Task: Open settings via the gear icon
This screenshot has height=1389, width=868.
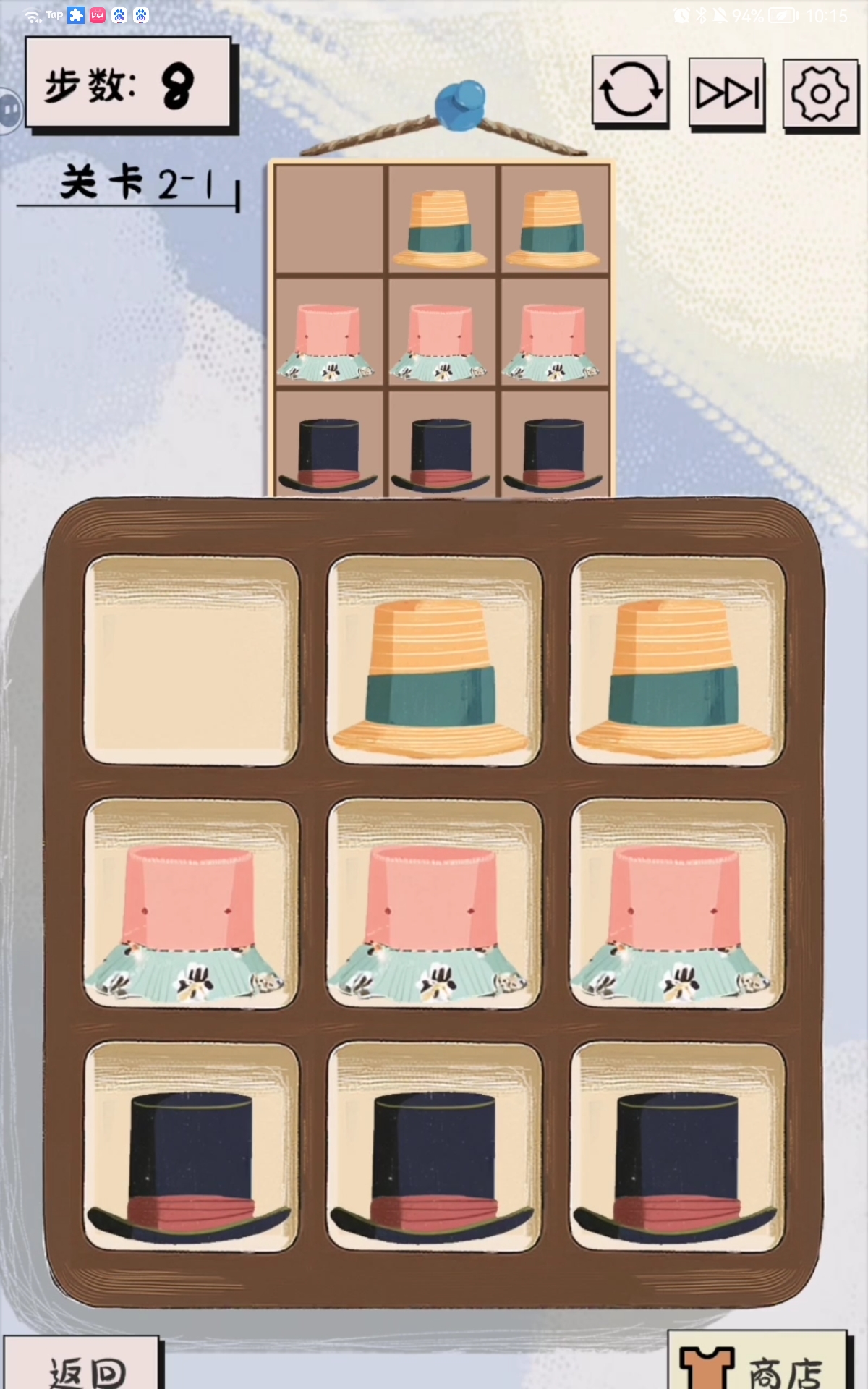Action: click(x=820, y=94)
